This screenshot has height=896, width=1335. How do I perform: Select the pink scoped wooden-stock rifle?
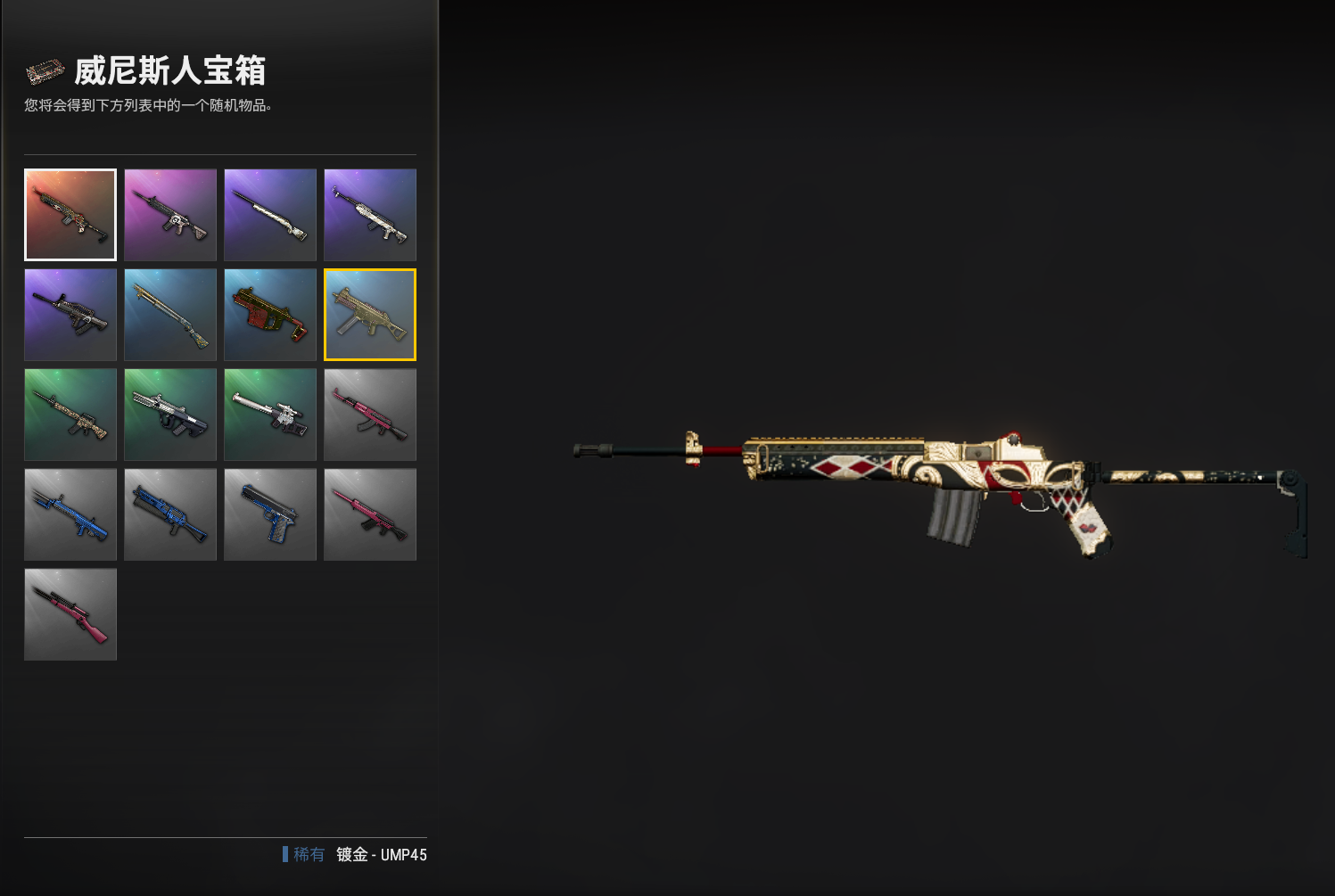(x=70, y=614)
